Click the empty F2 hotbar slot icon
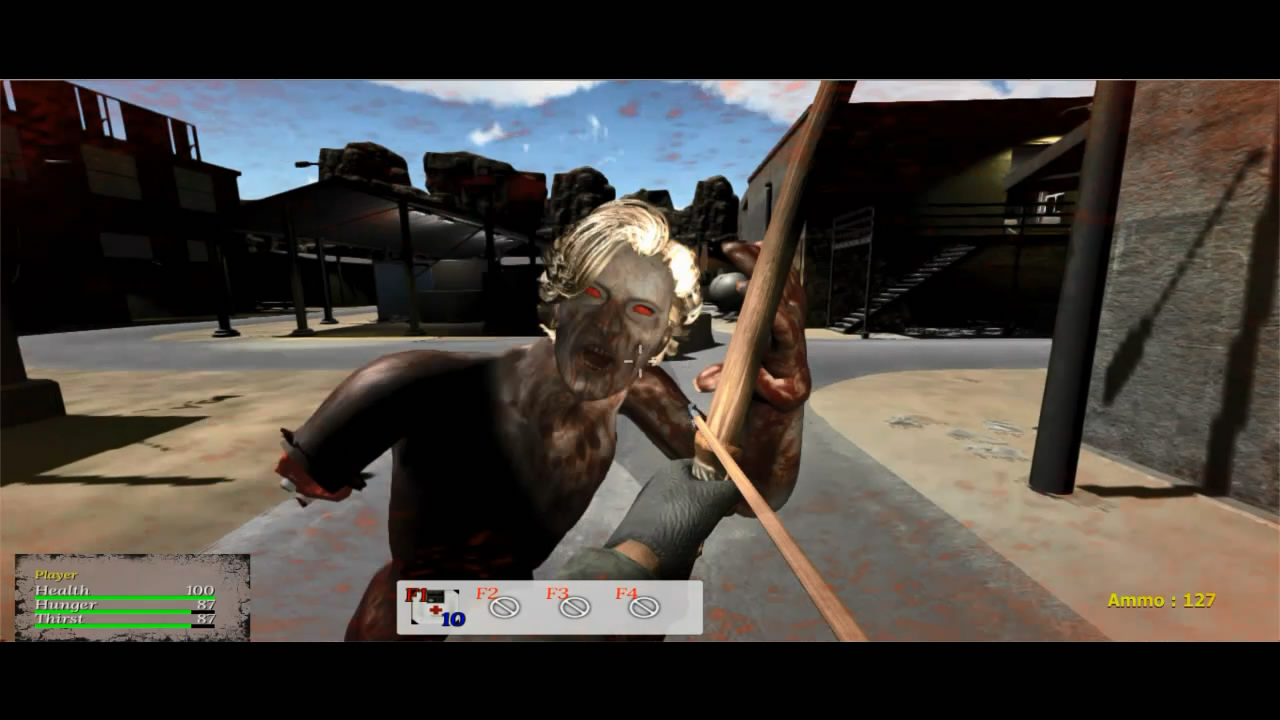 coord(505,608)
